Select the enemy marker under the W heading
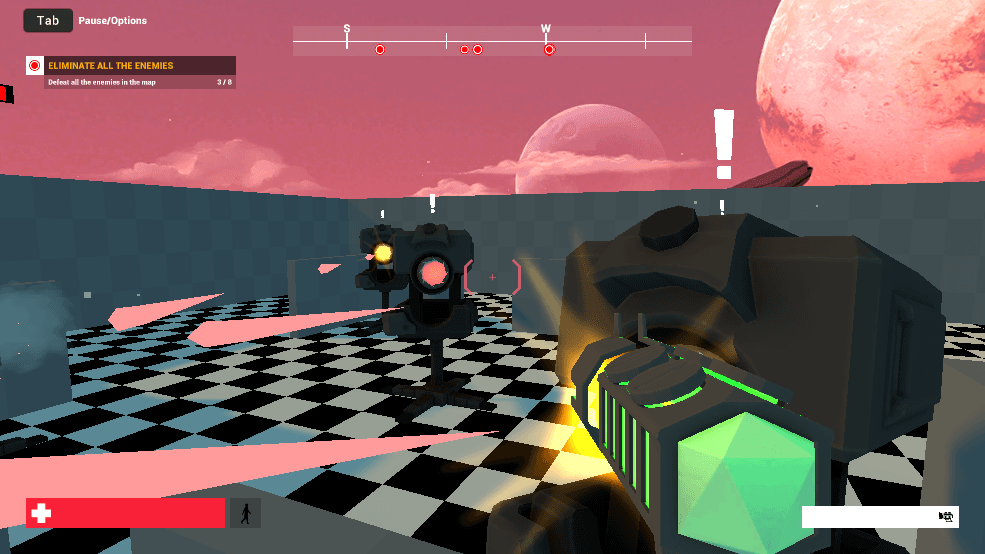This screenshot has width=985, height=554. [549, 49]
